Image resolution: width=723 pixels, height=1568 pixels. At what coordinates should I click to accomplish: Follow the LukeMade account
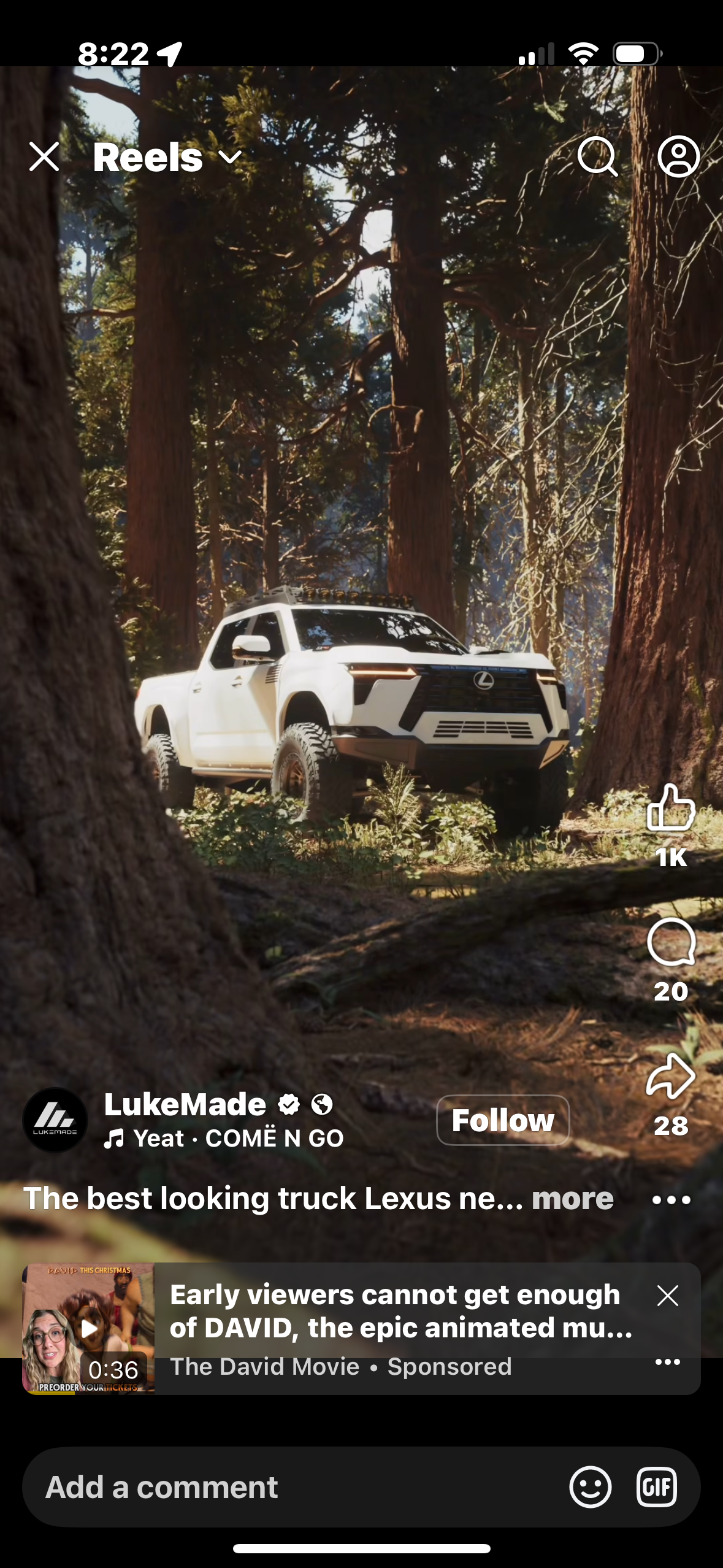click(503, 1120)
